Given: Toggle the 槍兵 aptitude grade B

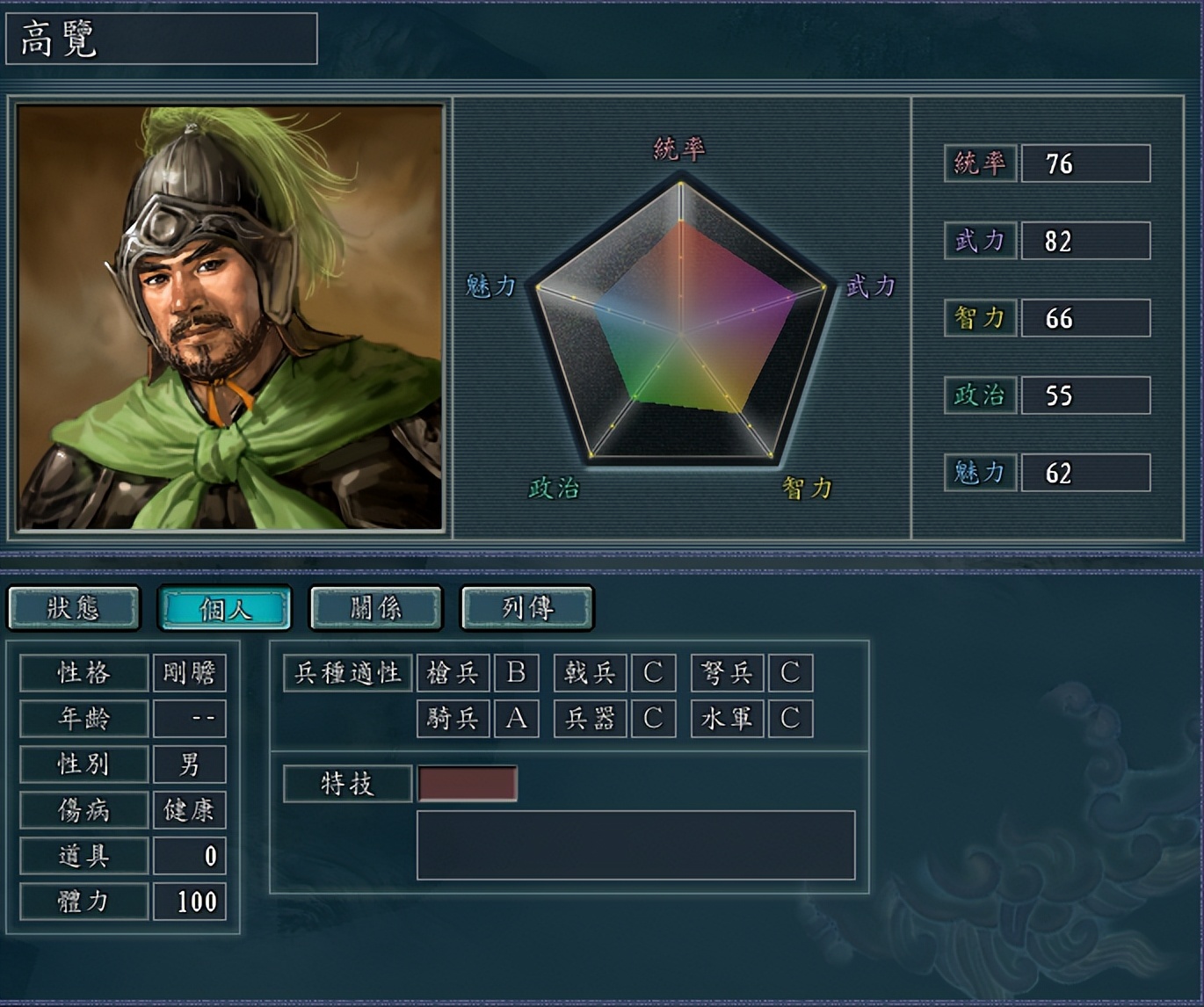Looking at the screenshot, I should [x=518, y=673].
